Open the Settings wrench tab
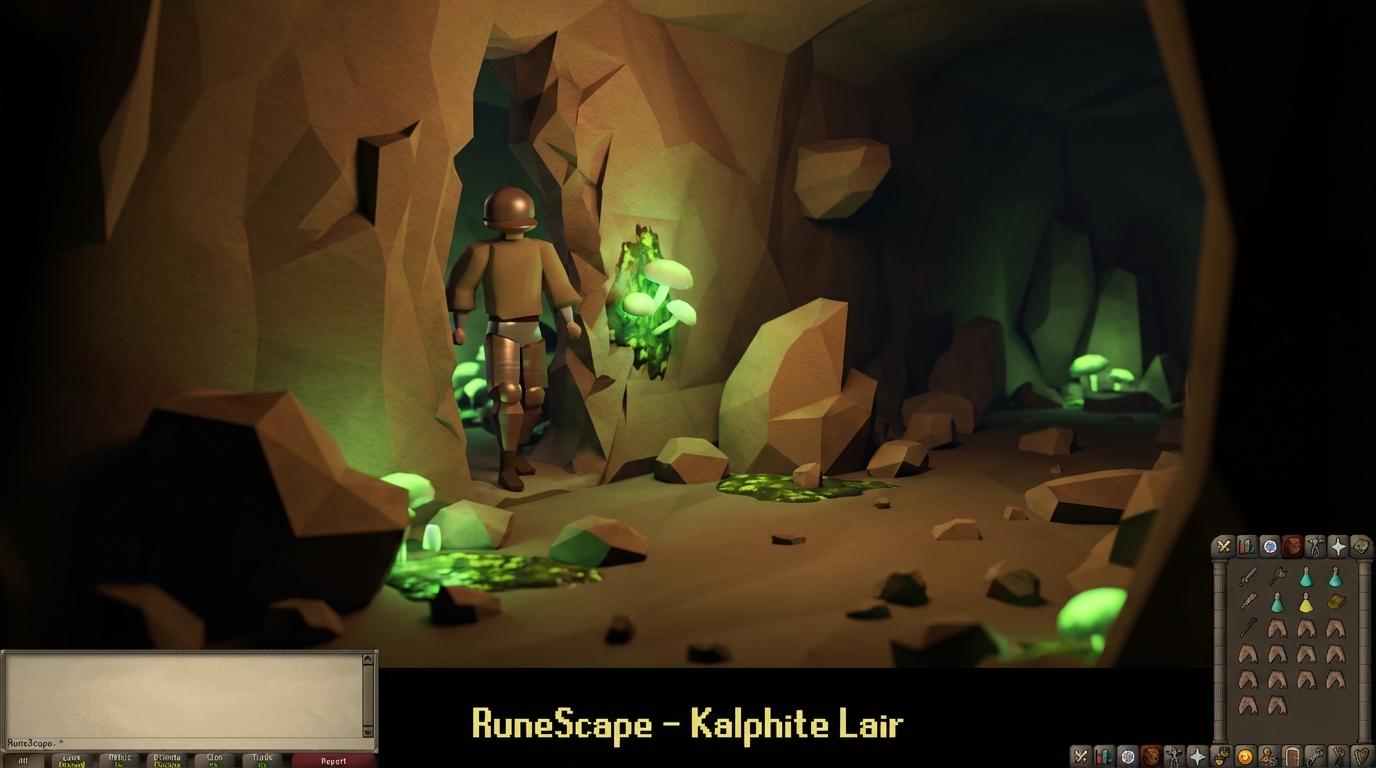 (x=1317, y=755)
